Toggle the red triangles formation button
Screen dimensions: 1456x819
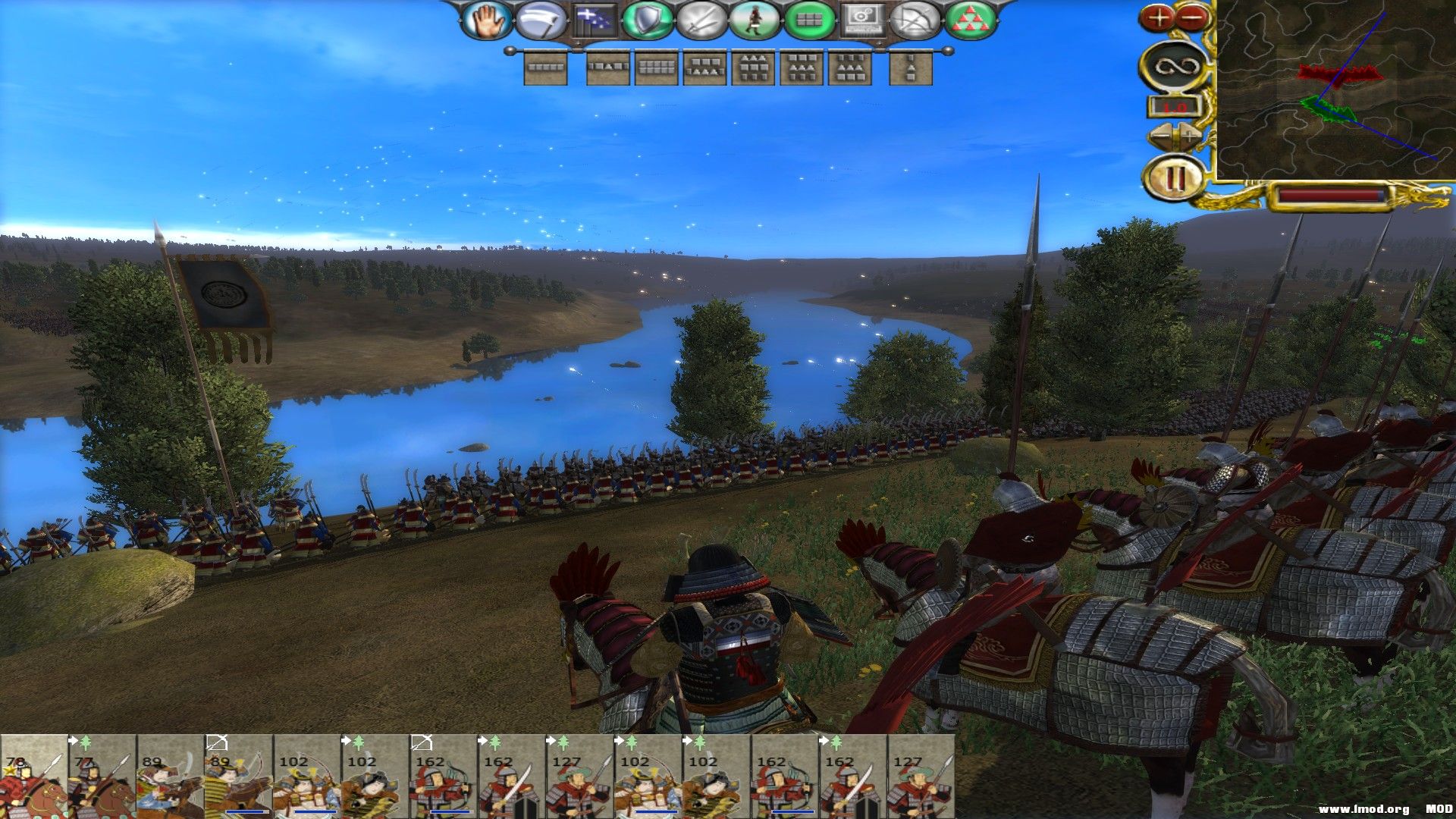968,20
